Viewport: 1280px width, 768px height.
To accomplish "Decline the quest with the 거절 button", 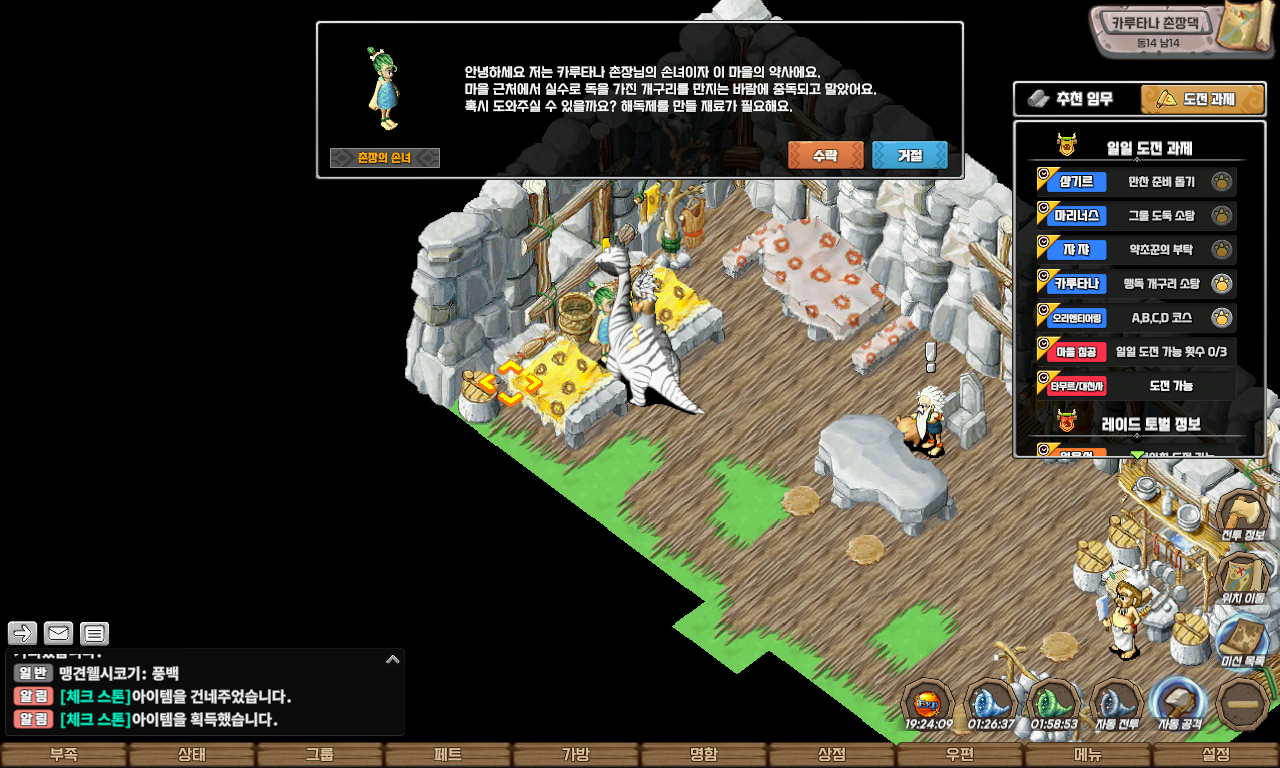I will click(x=909, y=155).
